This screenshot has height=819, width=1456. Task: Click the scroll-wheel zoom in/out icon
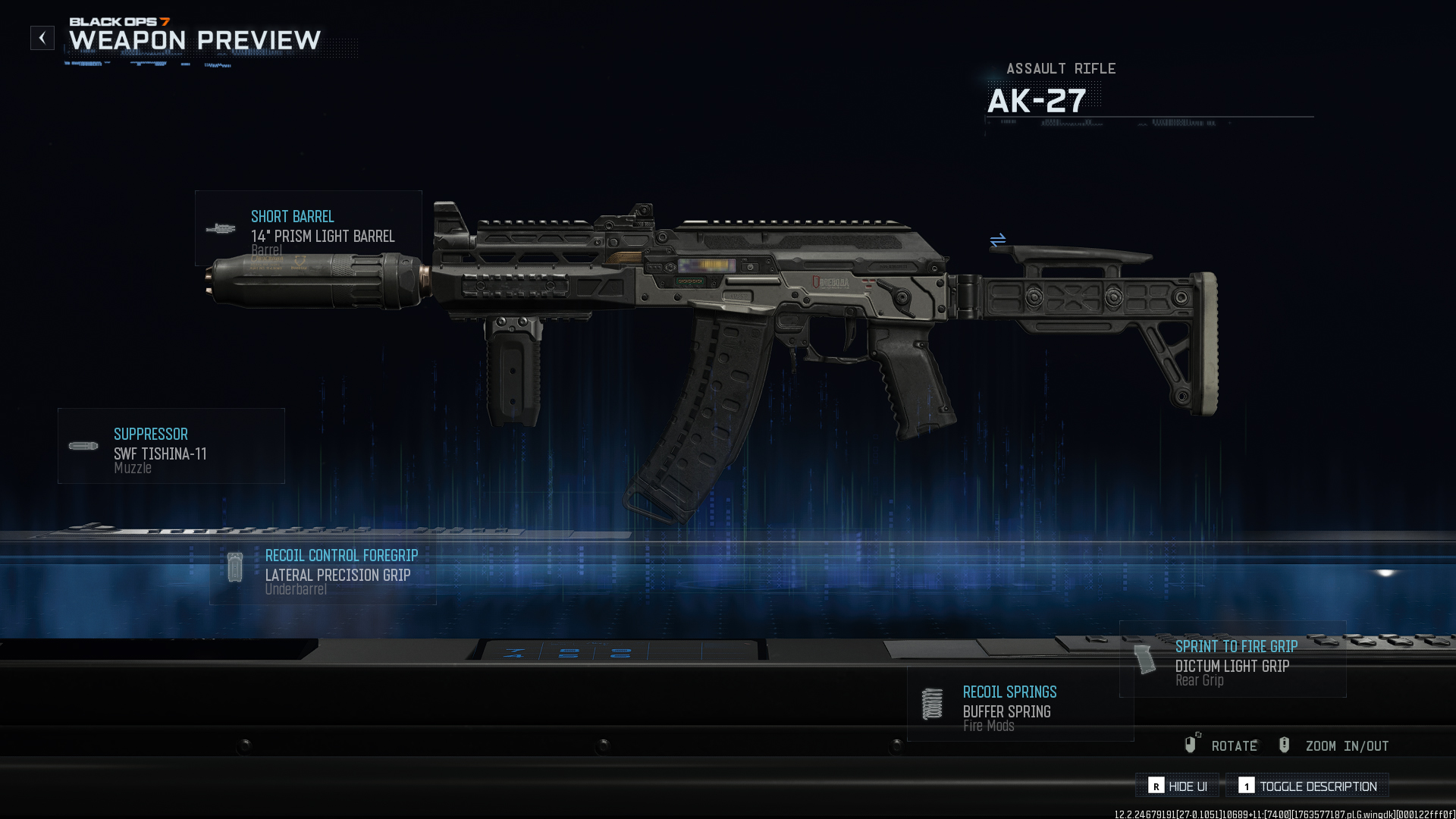pos(1284,745)
